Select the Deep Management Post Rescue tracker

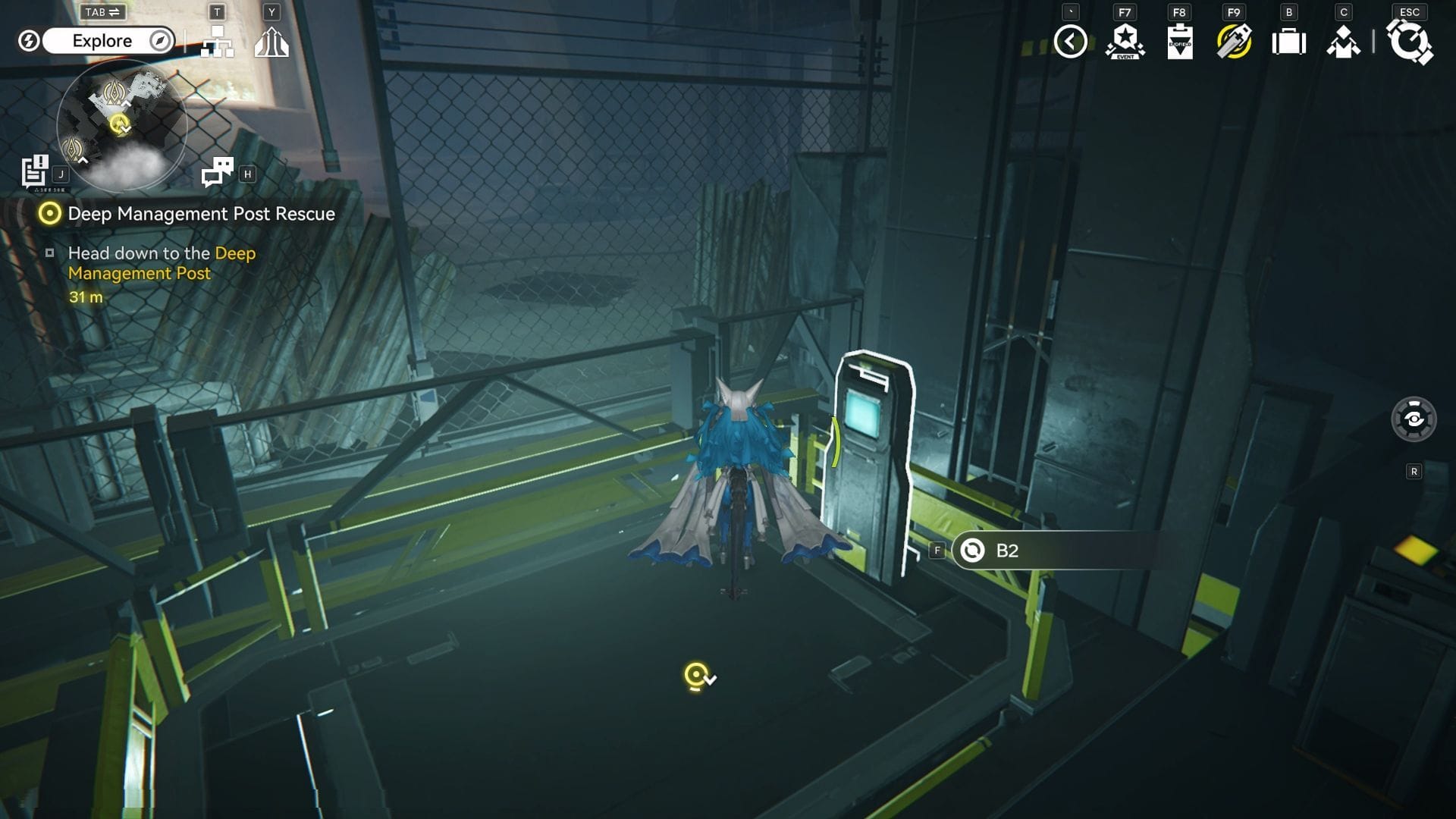[x=201, y=214]
